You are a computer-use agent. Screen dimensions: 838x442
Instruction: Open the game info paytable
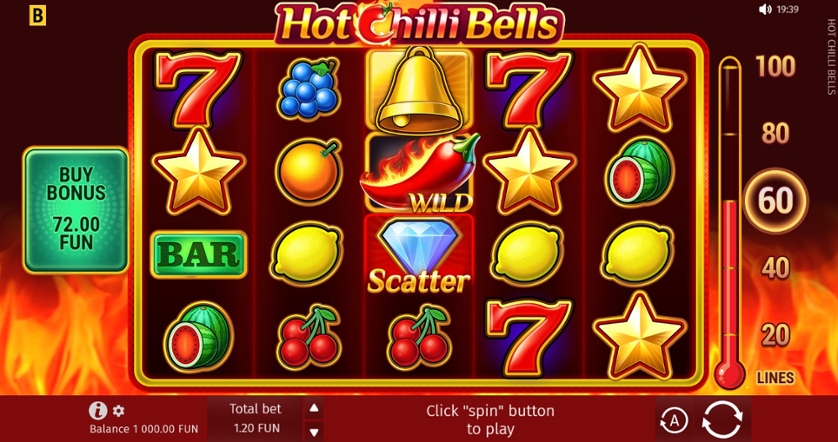[98, 410]
